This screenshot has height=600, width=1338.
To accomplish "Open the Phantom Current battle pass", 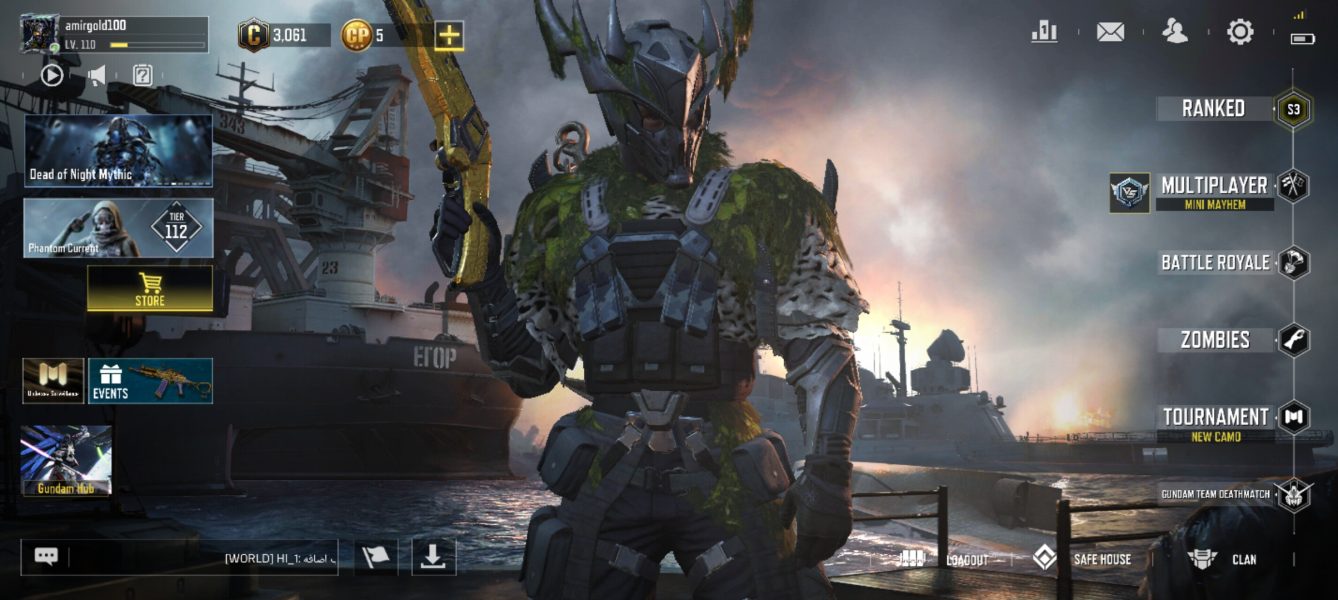I will point(118,228).
